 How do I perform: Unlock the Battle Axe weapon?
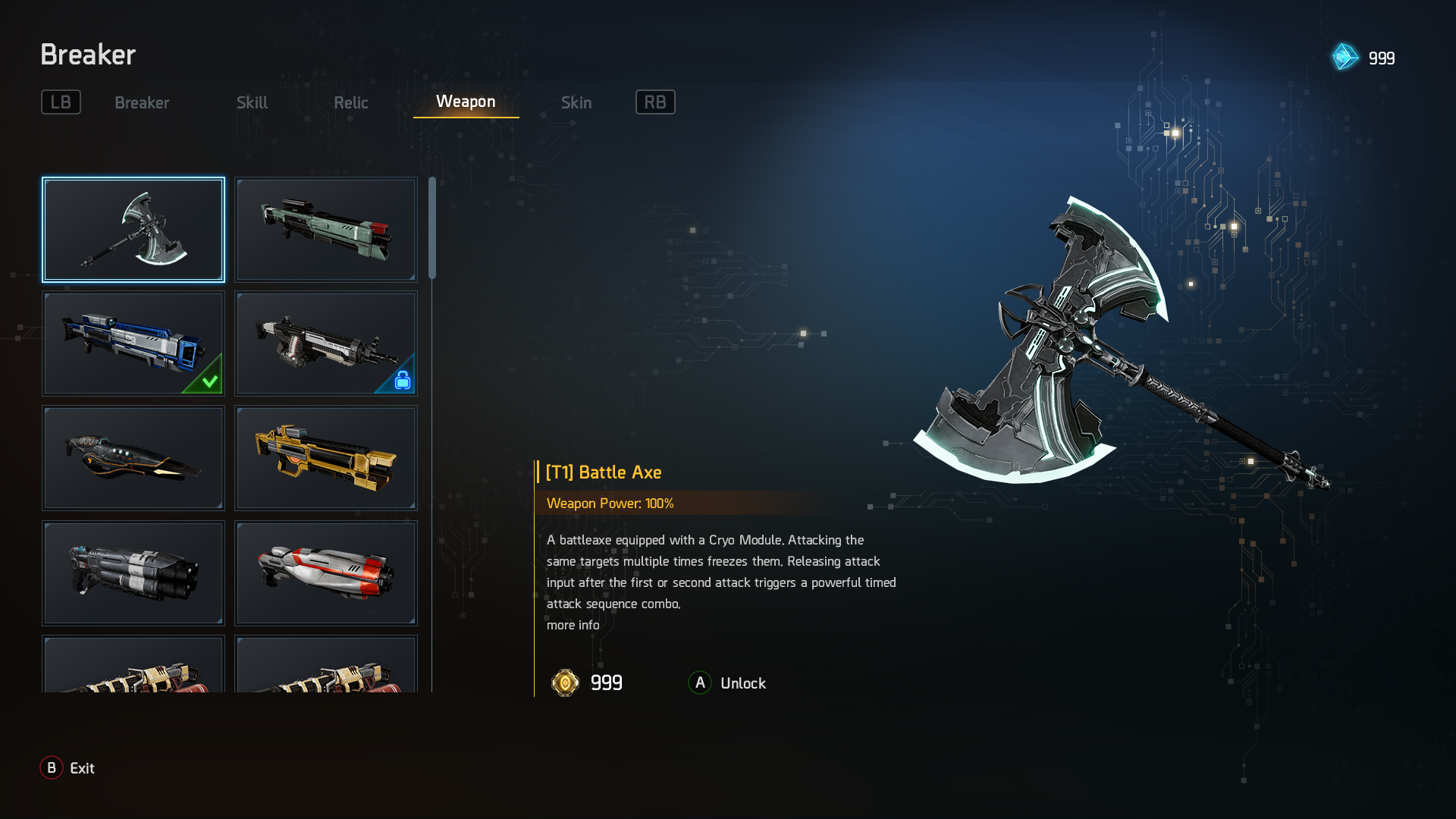click(x=727, y=683)
